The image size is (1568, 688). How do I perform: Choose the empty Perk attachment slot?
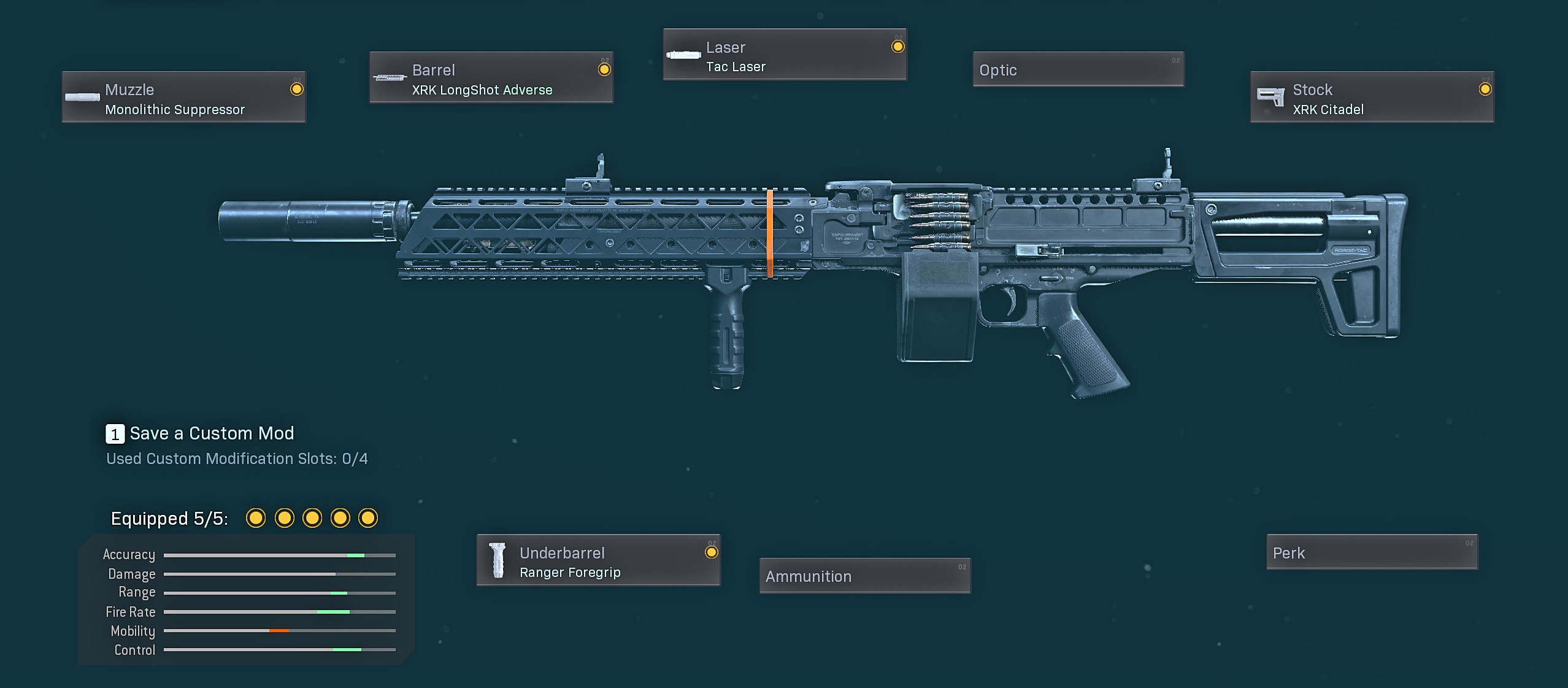tap(1372, 552)
